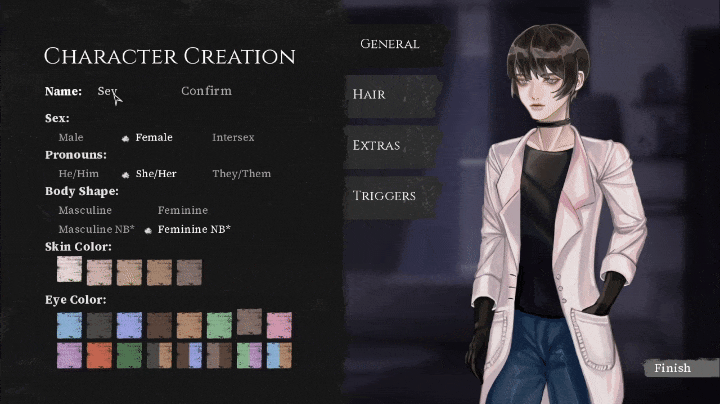Choose the palest skin color swatch

coord(70,271)
